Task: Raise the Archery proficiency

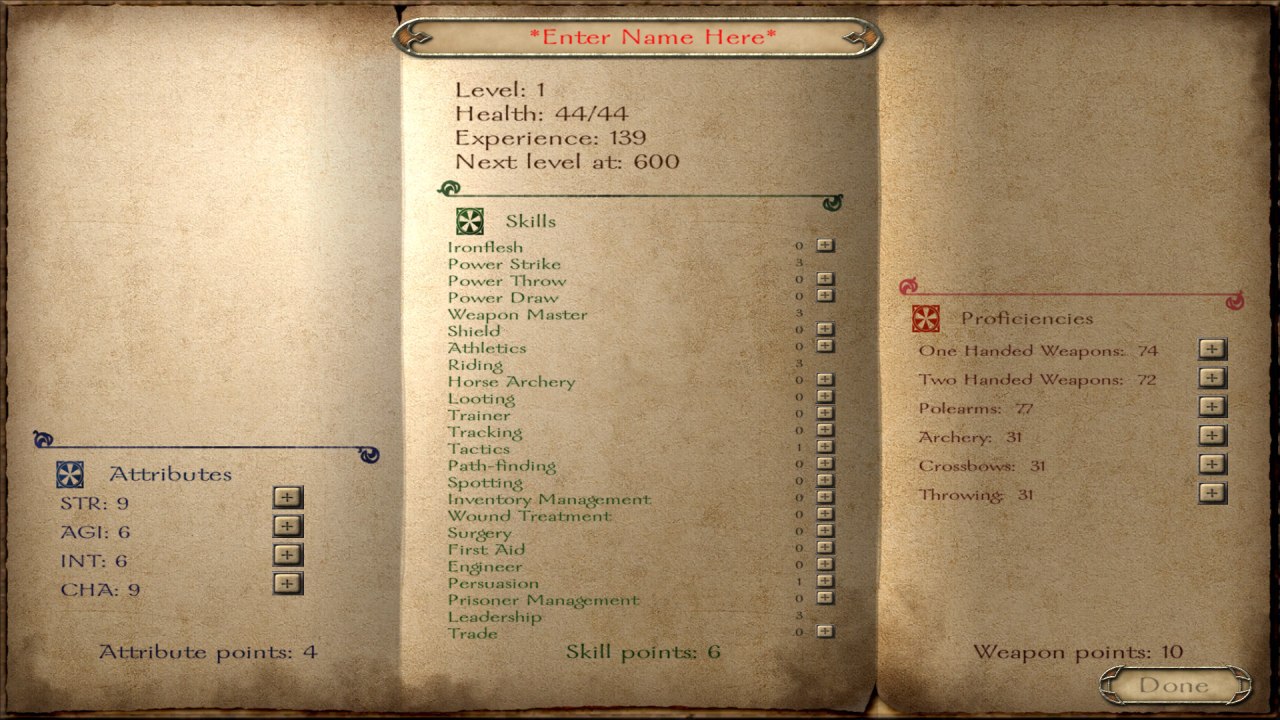Action: 1212,435
